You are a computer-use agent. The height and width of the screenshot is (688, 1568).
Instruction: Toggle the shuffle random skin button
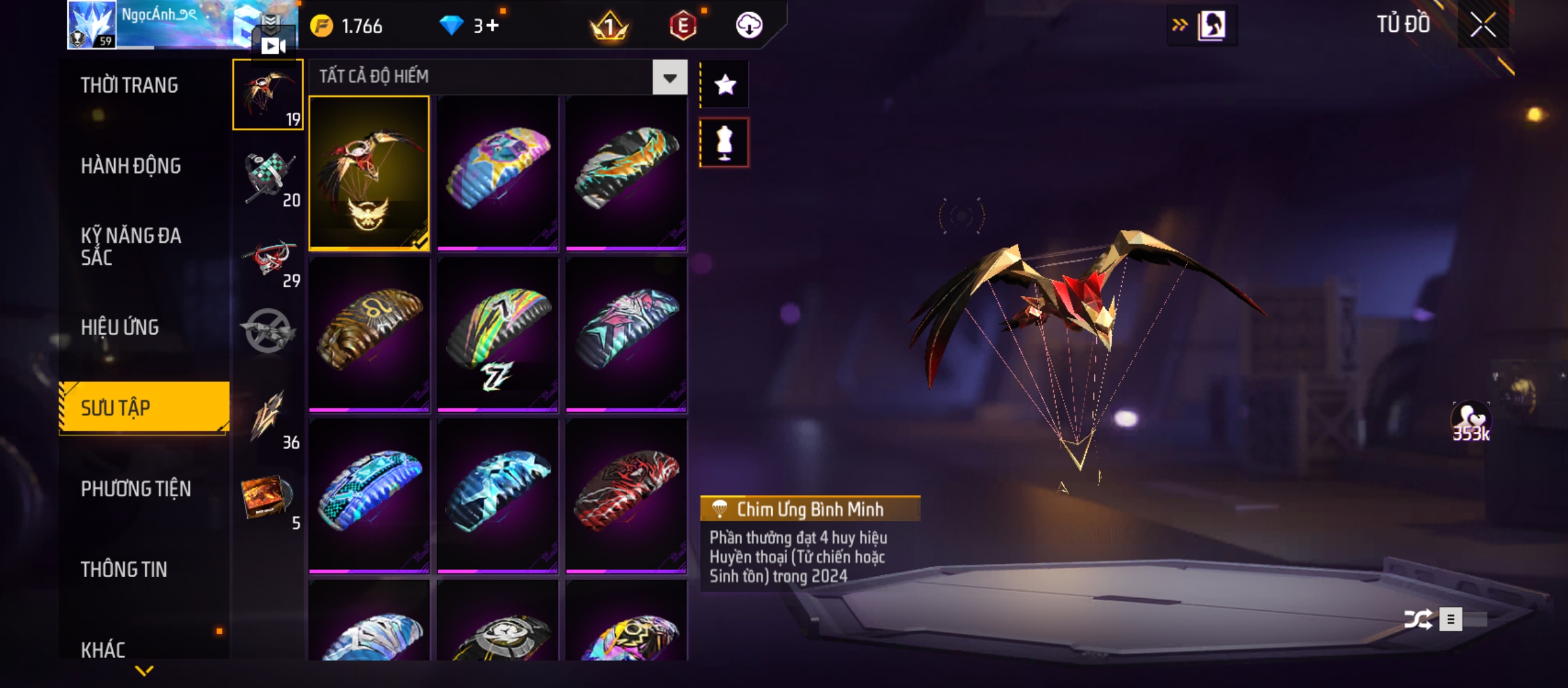(x=1418, y=619)
